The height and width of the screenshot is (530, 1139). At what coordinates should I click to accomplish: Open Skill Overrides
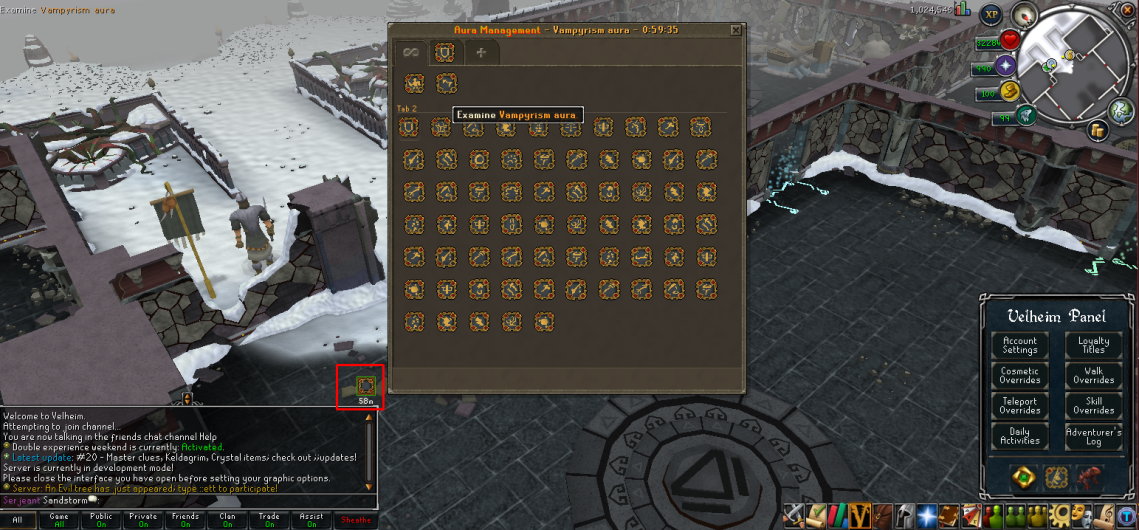[1093, 406]
